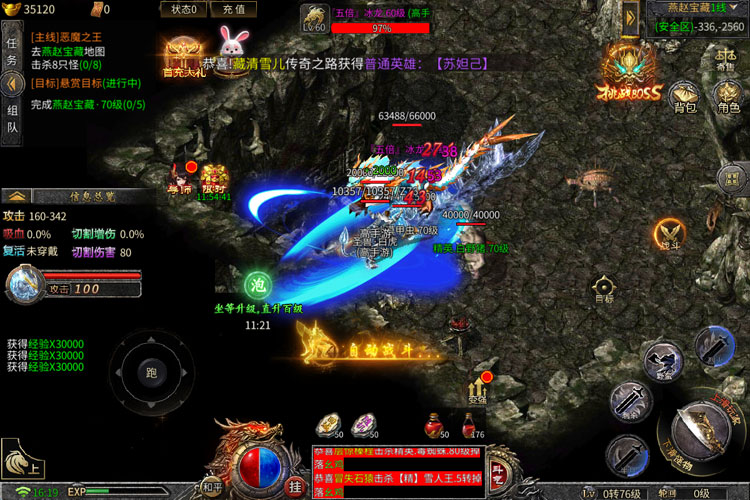Show the 状态0 status panel
Viewport: 750px width, 500px height.
coord(183,10)
